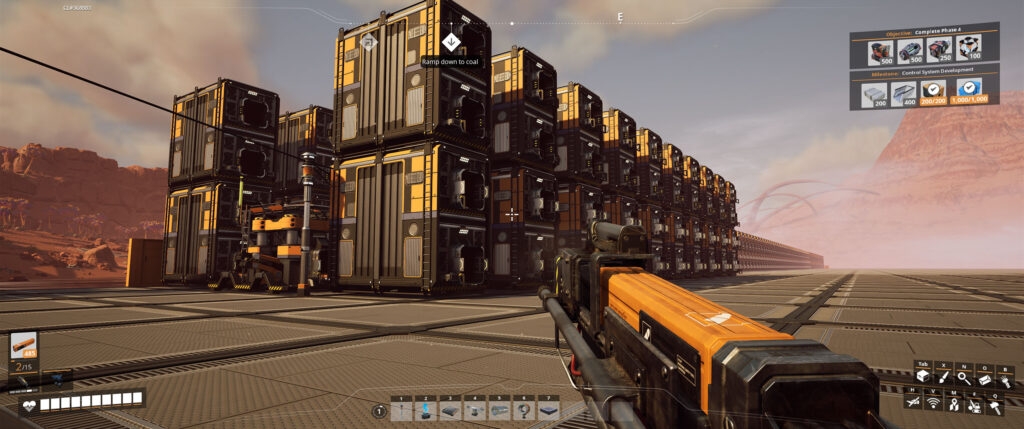Screen dimensions: 1024x429
Task: Open the codex card icon
Action: point(983,377)
